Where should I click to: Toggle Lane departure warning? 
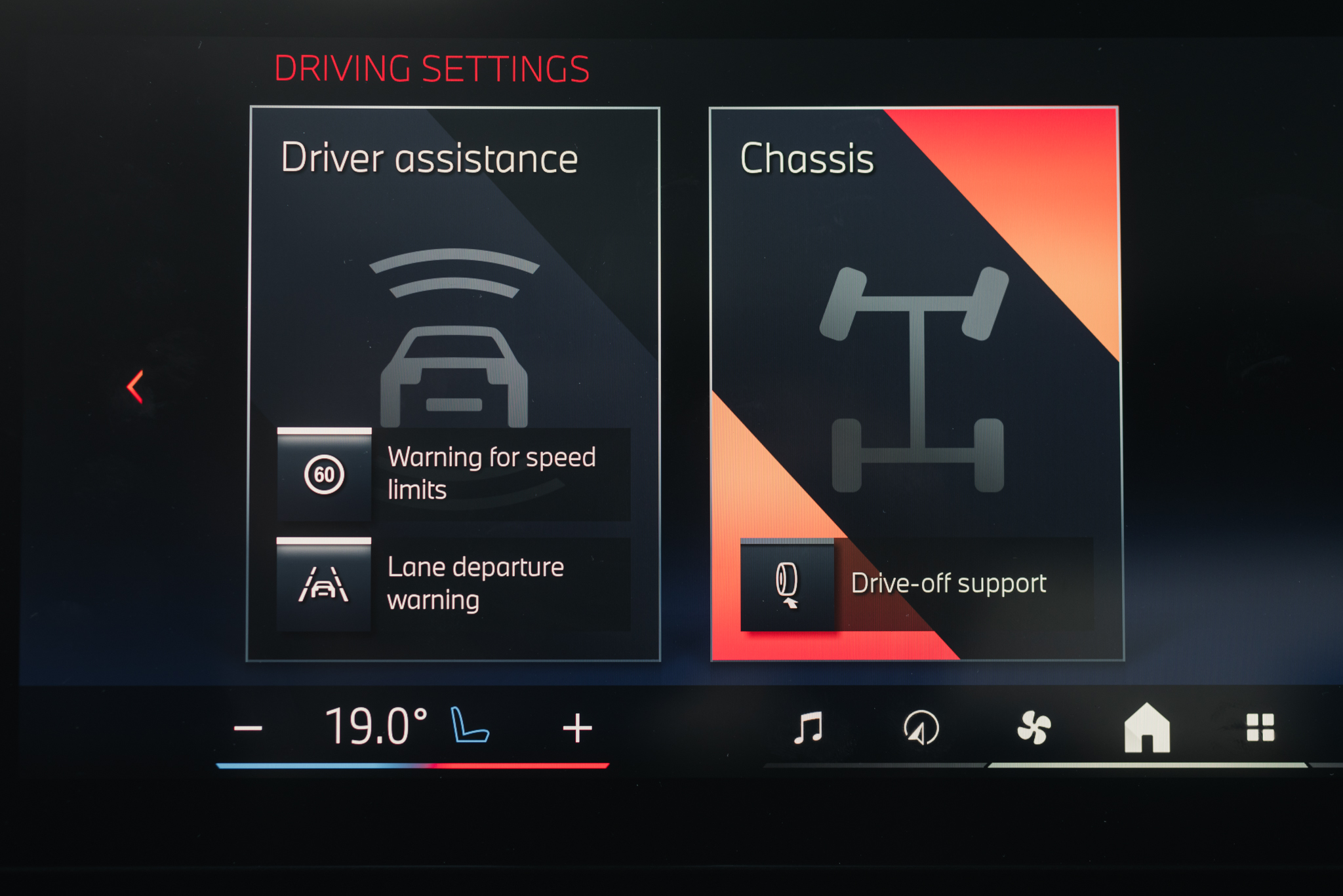pyautogui.click(x=324, y=584)
